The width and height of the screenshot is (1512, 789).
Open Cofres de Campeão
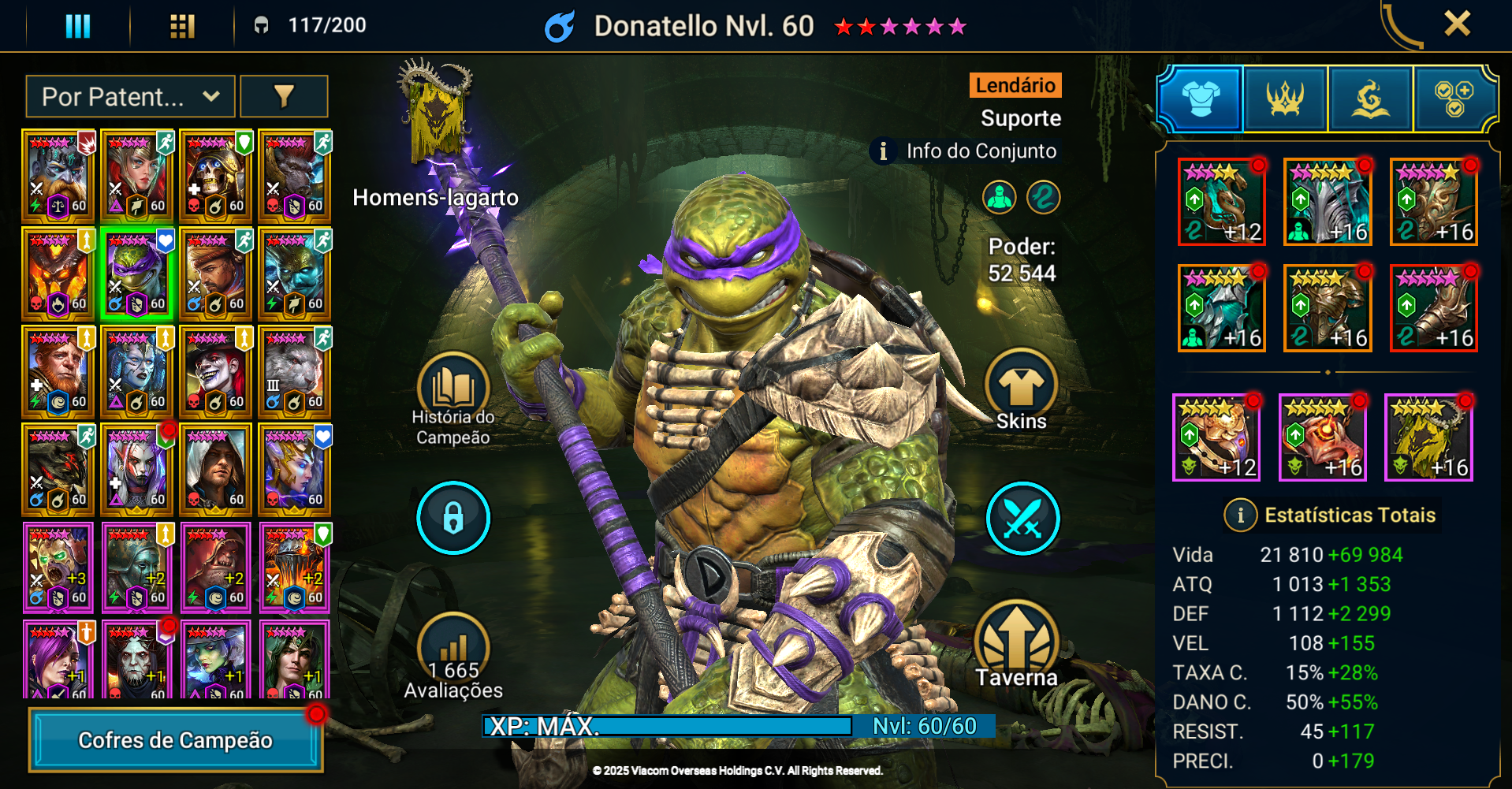176,740
